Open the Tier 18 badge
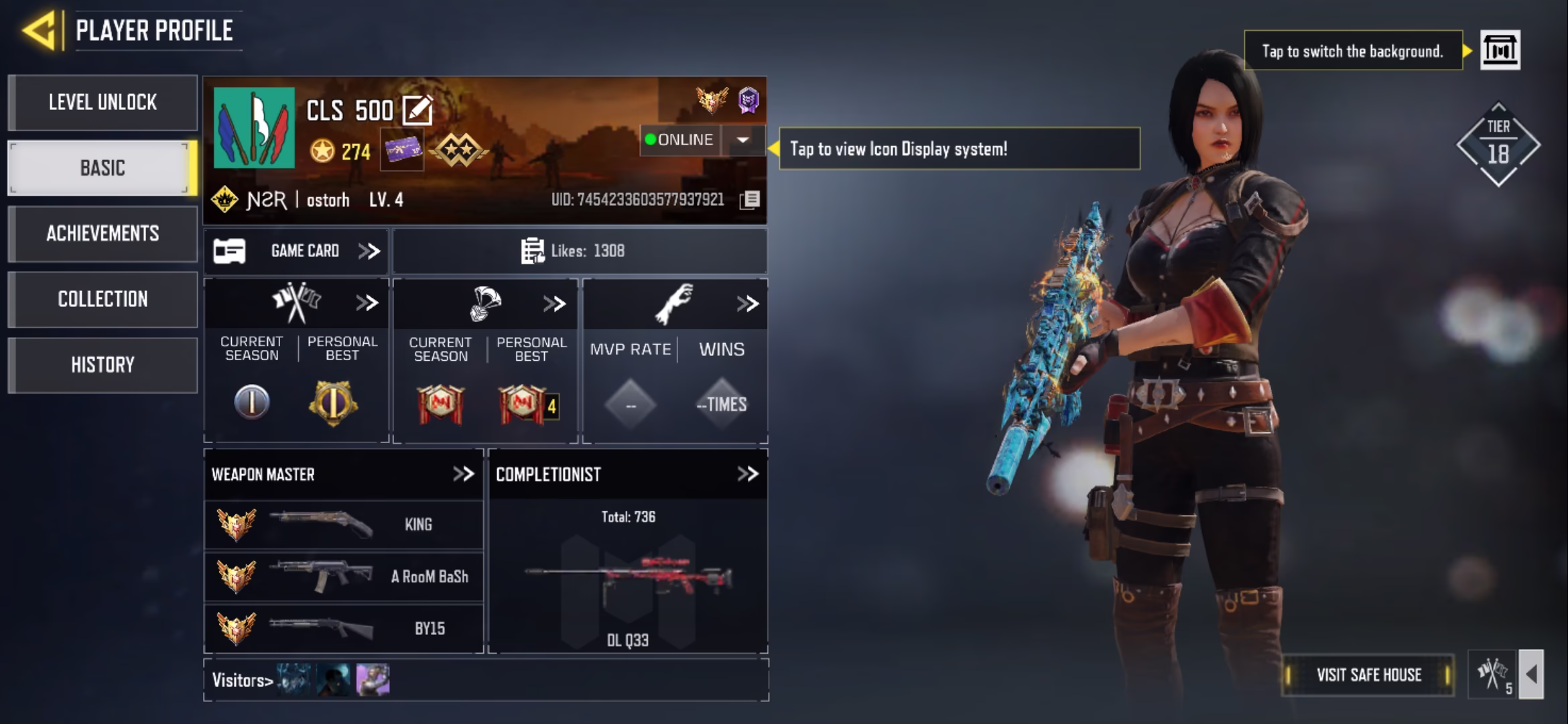The image size is (1568, 724). point(1498,145)
